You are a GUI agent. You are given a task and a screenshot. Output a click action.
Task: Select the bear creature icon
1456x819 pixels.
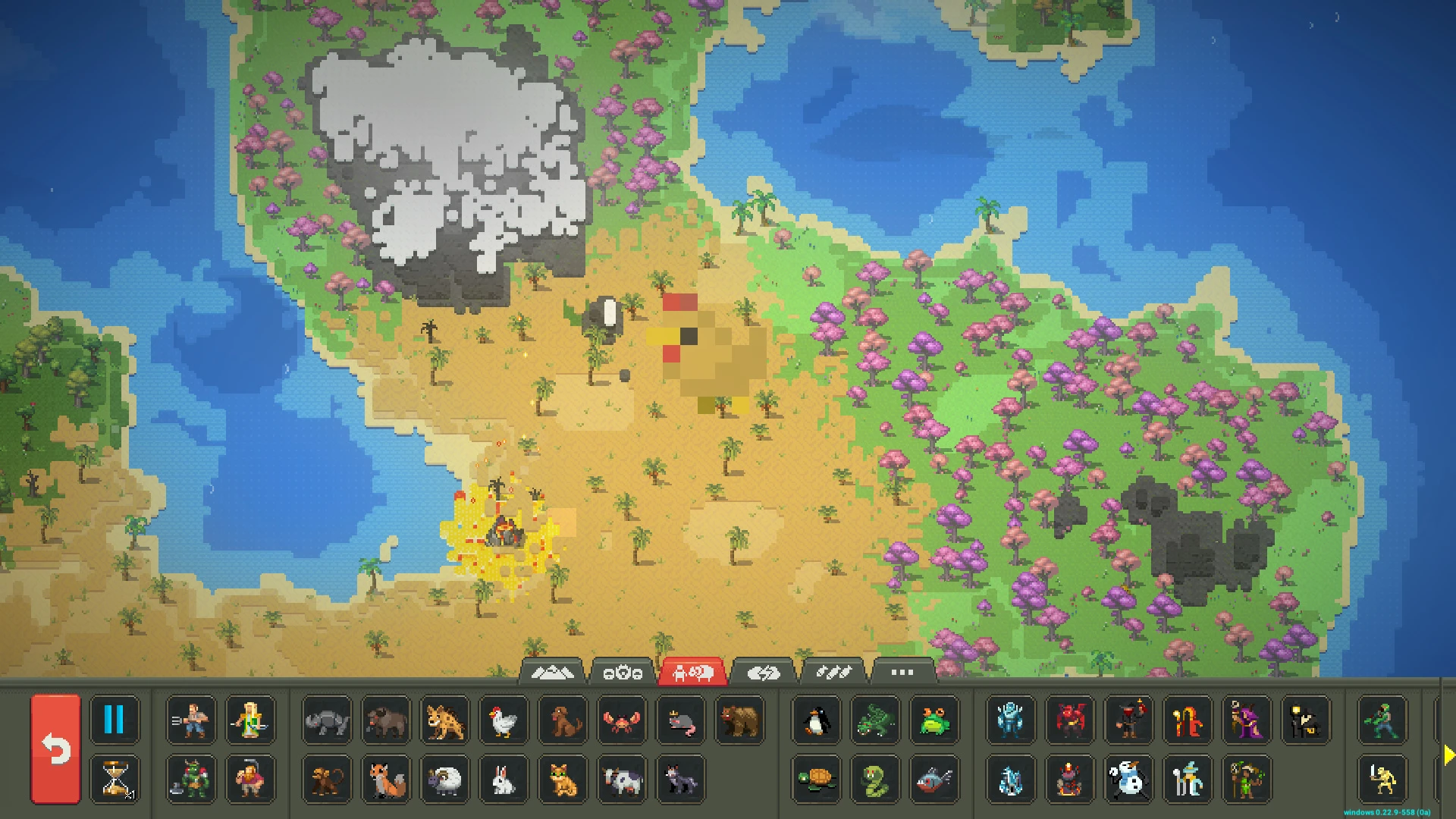point(741,721)
